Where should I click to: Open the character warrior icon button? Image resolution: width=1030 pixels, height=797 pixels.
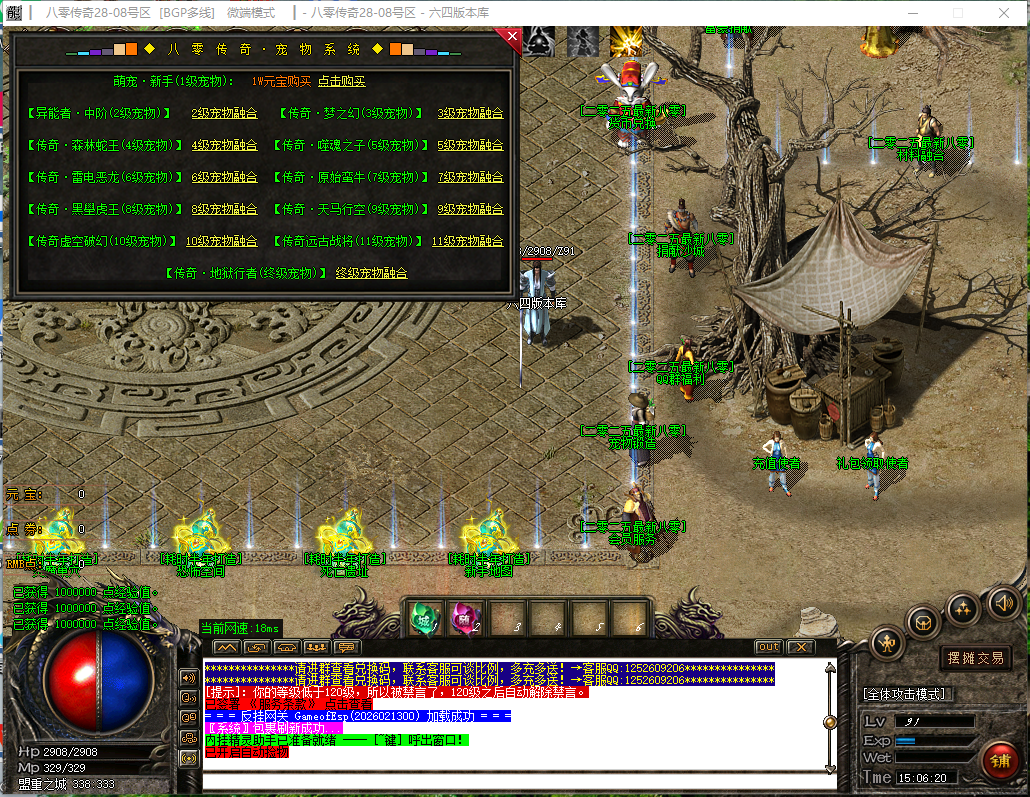coord(887,641)
